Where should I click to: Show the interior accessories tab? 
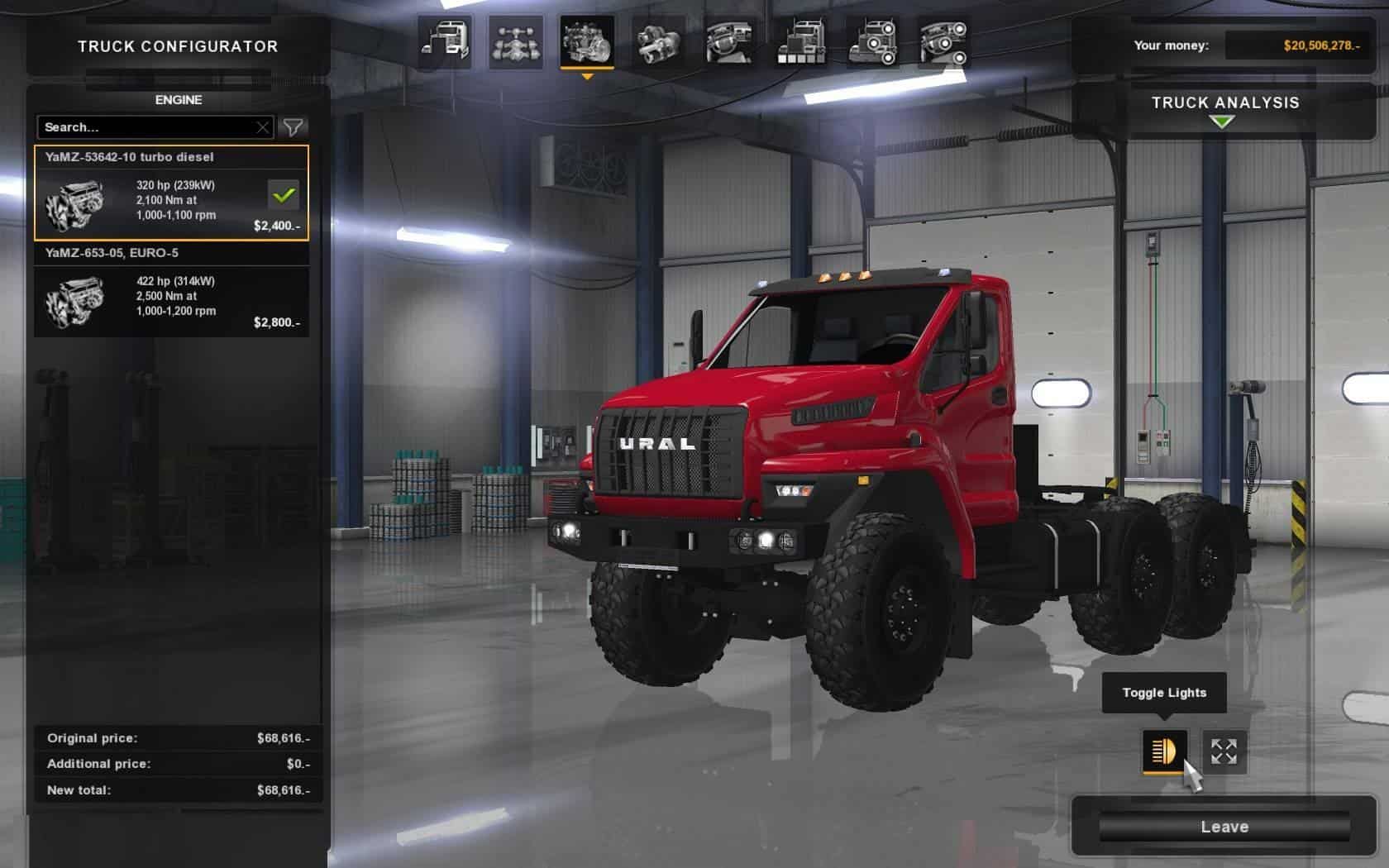click(x=943, y=41)
